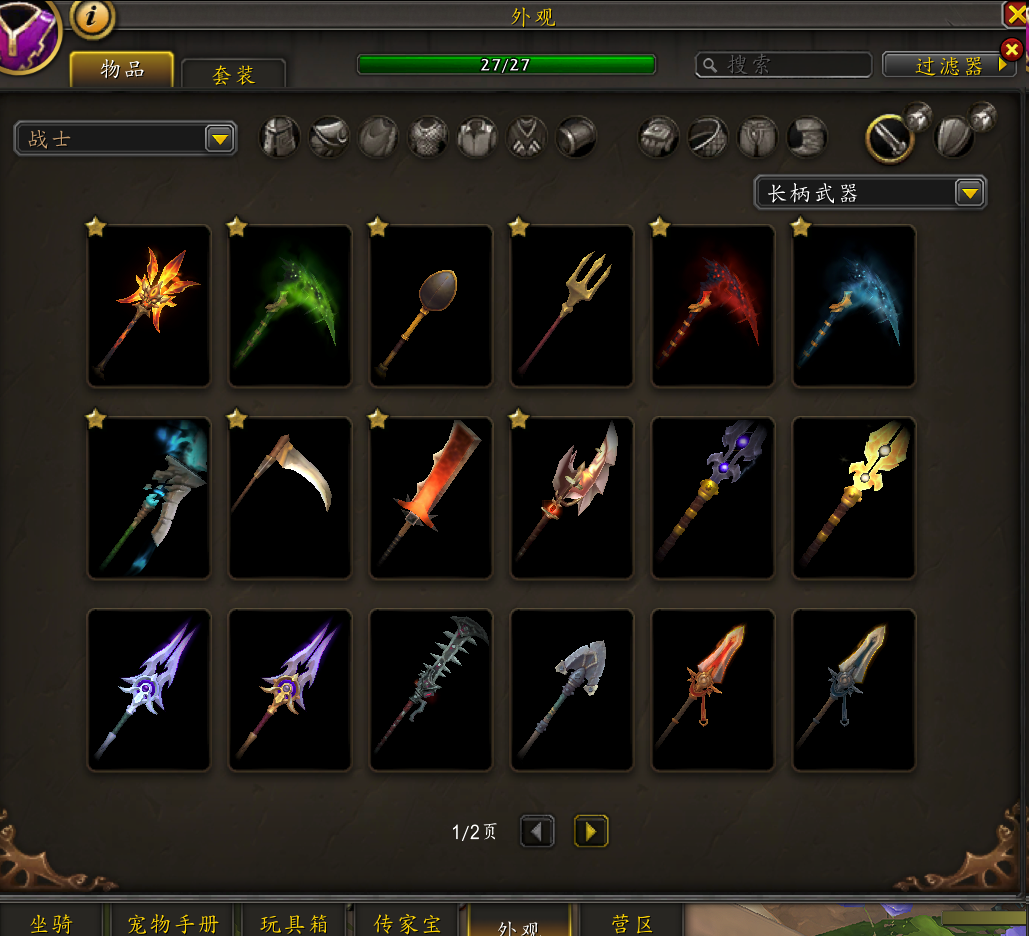1029x936 pixels.
Task: Select the 物品 tab
Action: pos(122,69)
